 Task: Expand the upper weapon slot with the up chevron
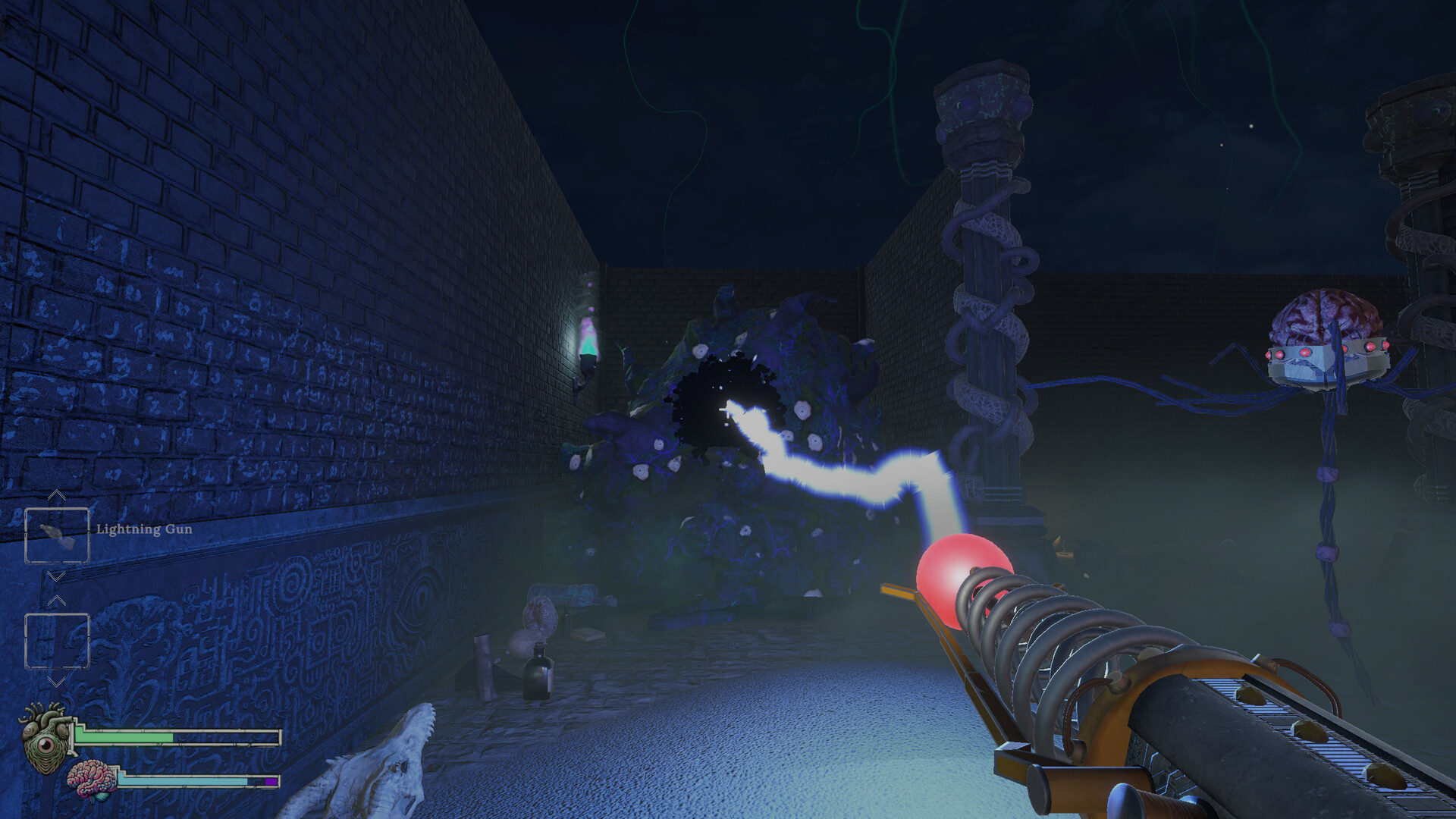point(55,494)
